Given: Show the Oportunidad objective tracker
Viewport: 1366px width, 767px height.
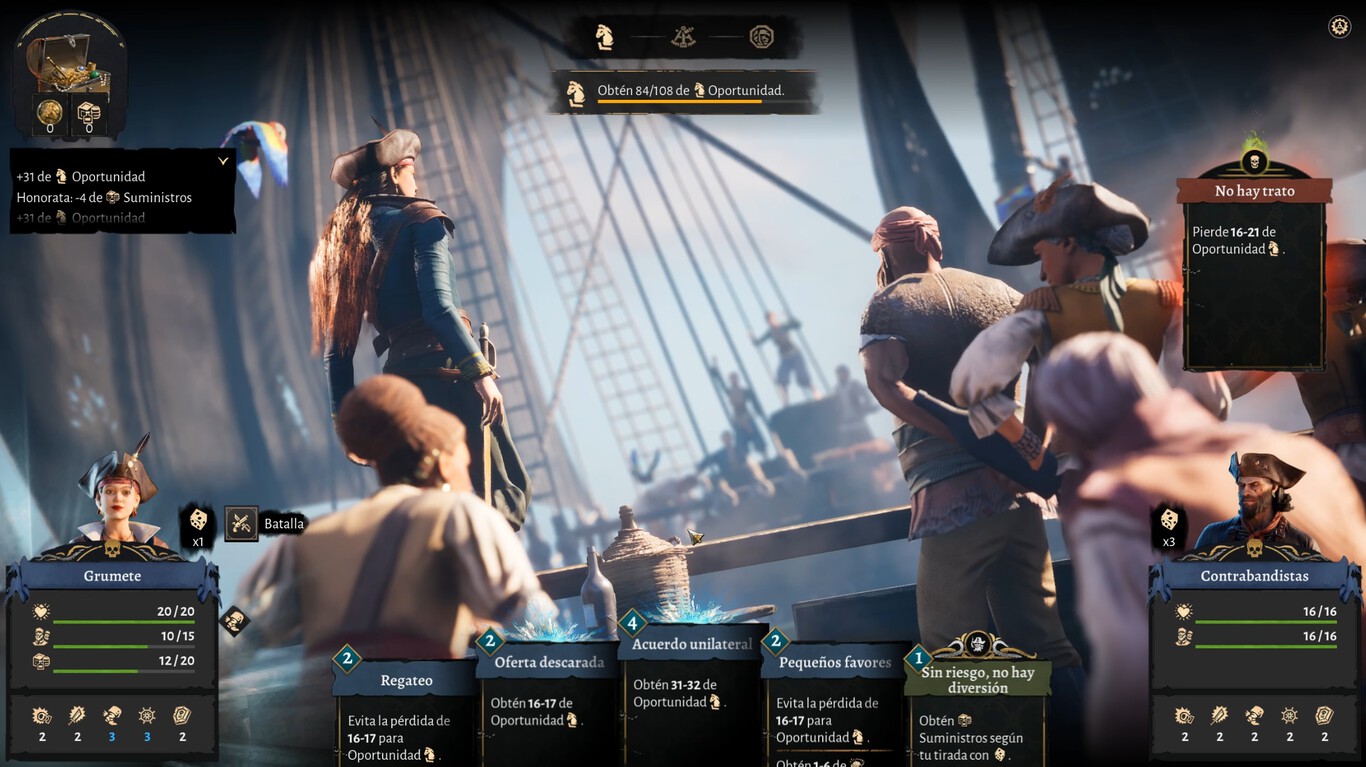Looking at the screenshot, I should tap(684, 91).
